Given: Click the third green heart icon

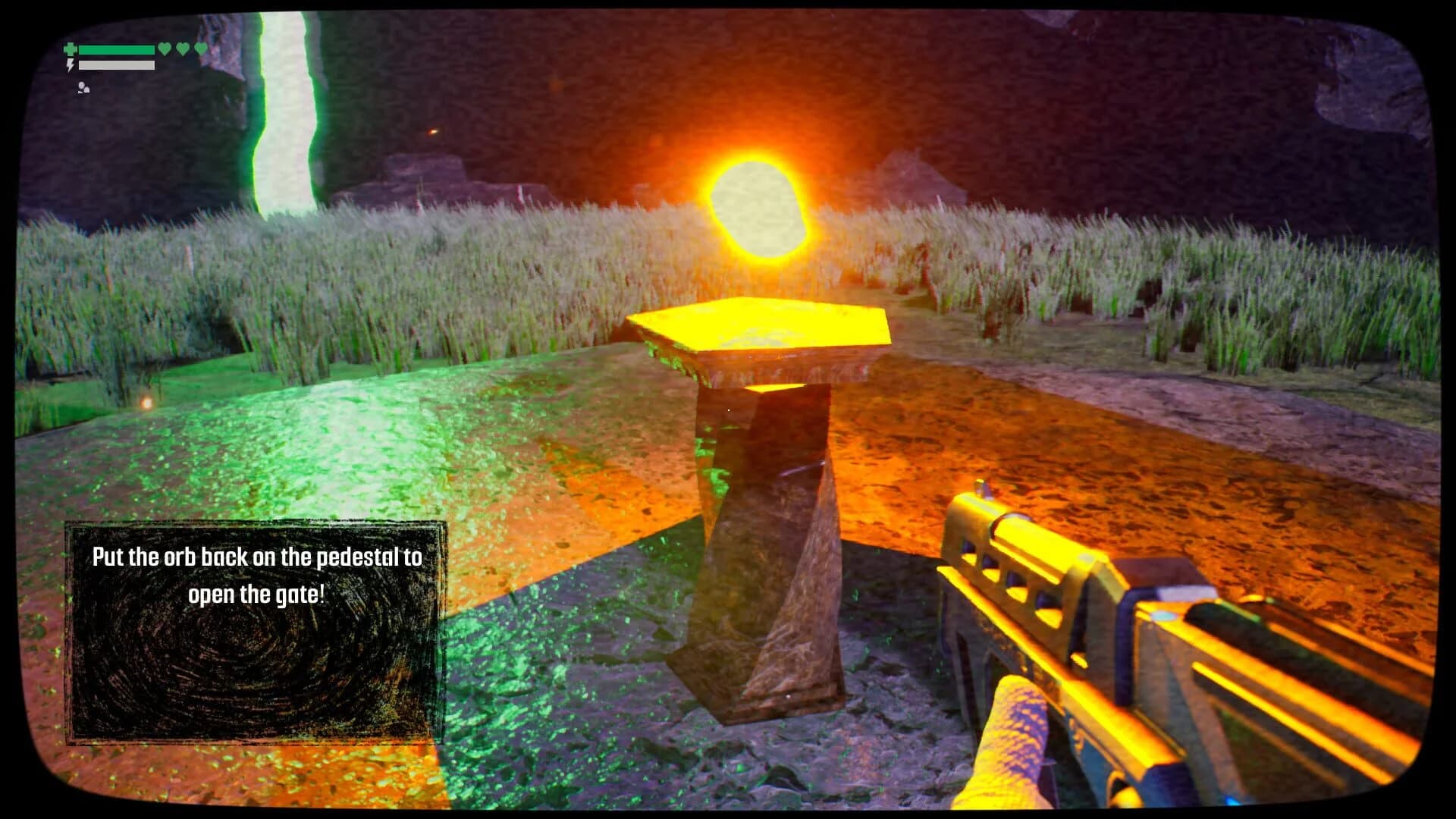Looking at the screenshot, I should click(x=200, y=49).
